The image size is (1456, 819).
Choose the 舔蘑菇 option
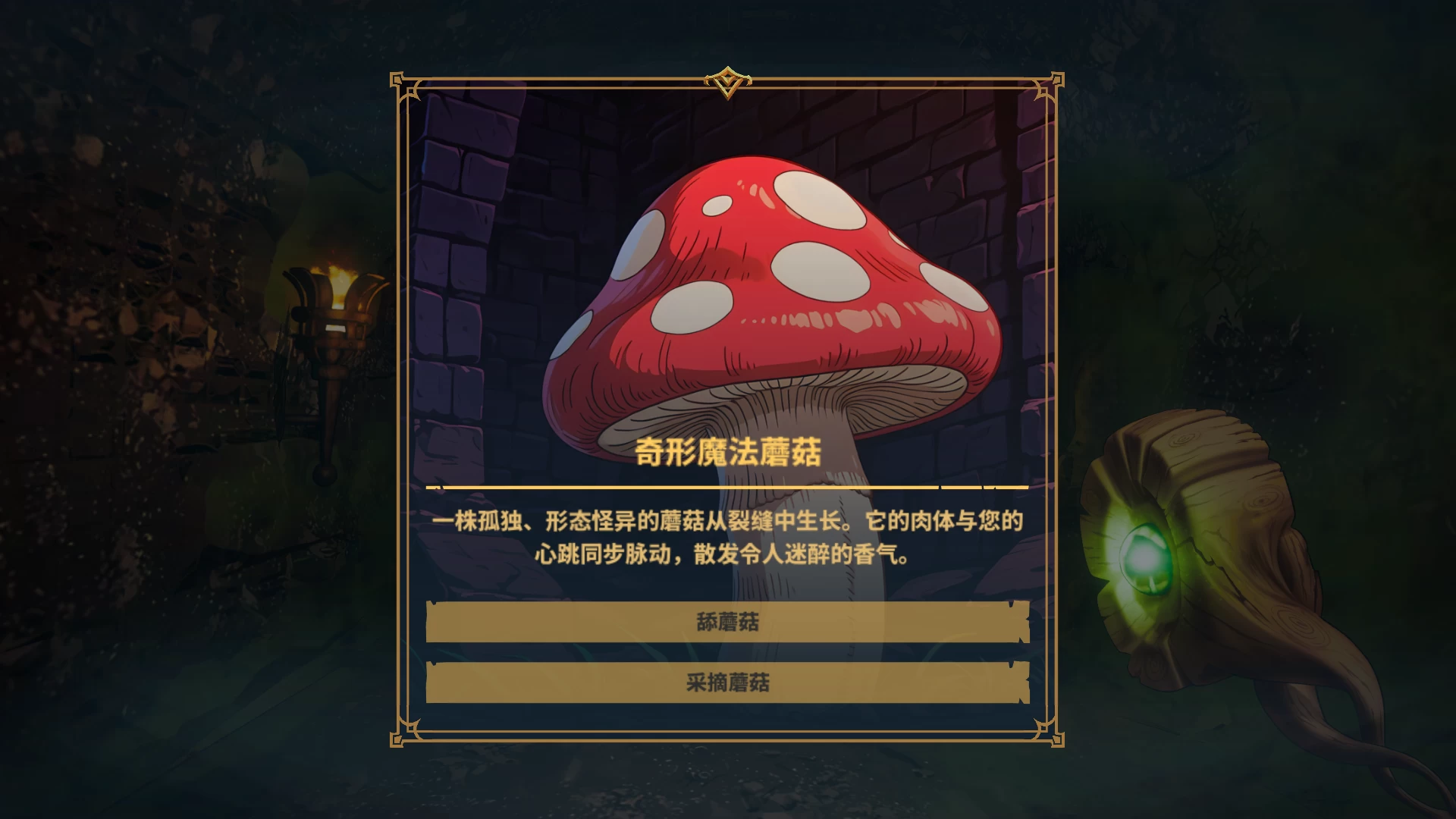click(728, 620)
